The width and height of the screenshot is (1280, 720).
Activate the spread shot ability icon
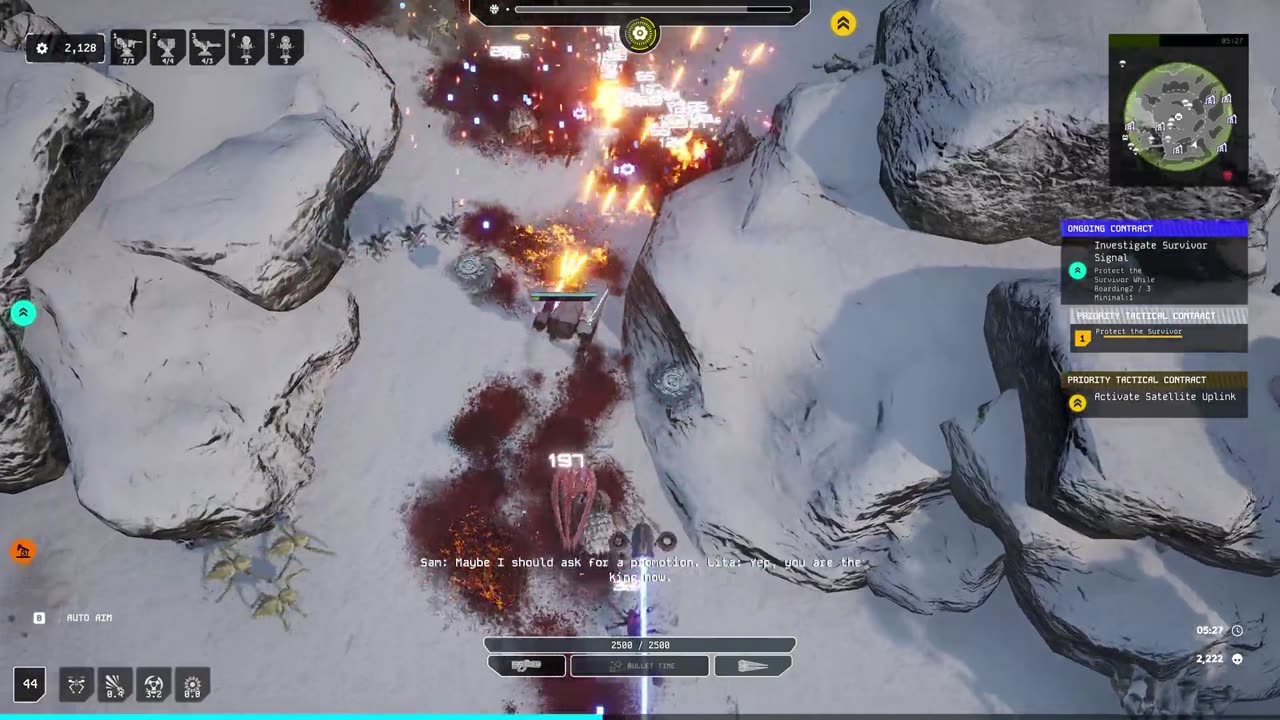pyautogui.click(x=115, y=685)
